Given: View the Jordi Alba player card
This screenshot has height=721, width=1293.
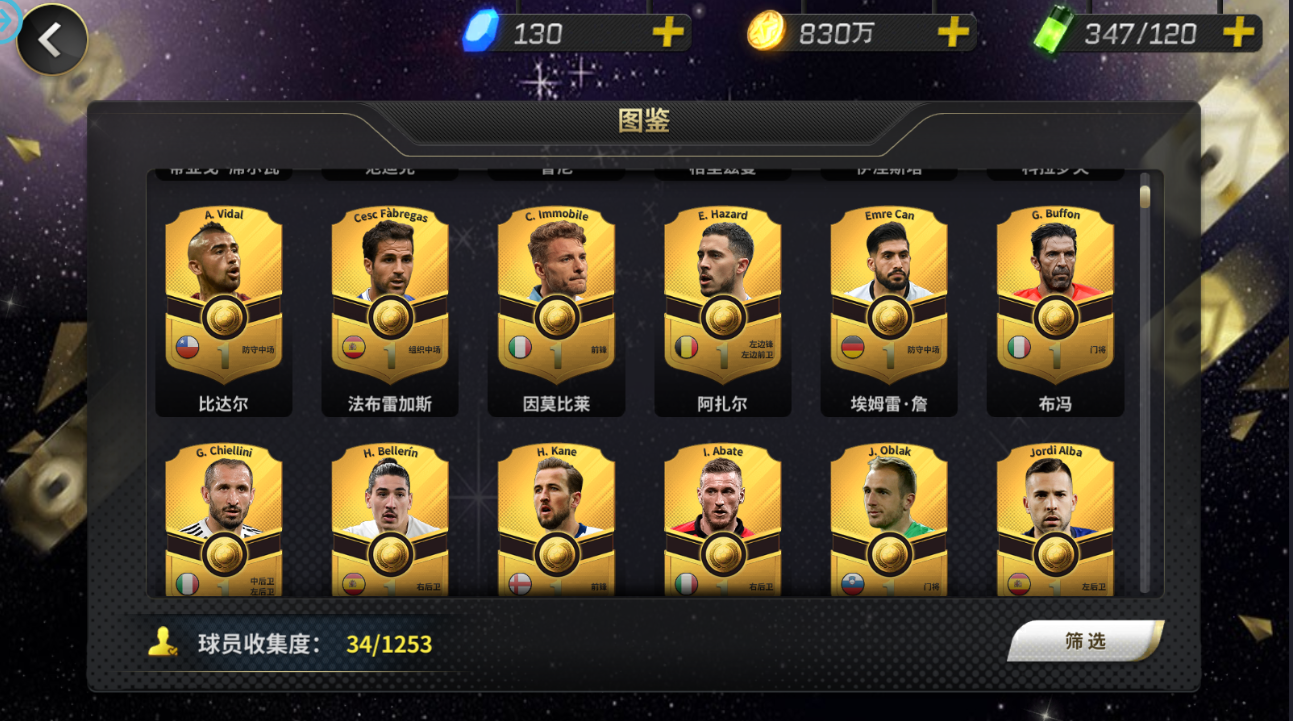Looking at the screenshot, I should 1055,520.
